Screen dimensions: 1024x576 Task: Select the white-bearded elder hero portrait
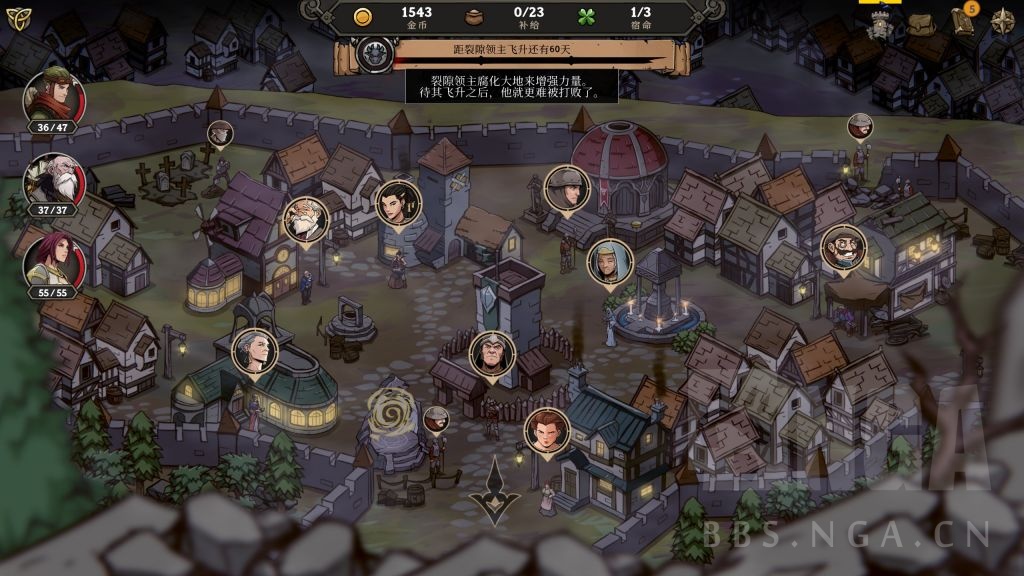pos(53,180)
